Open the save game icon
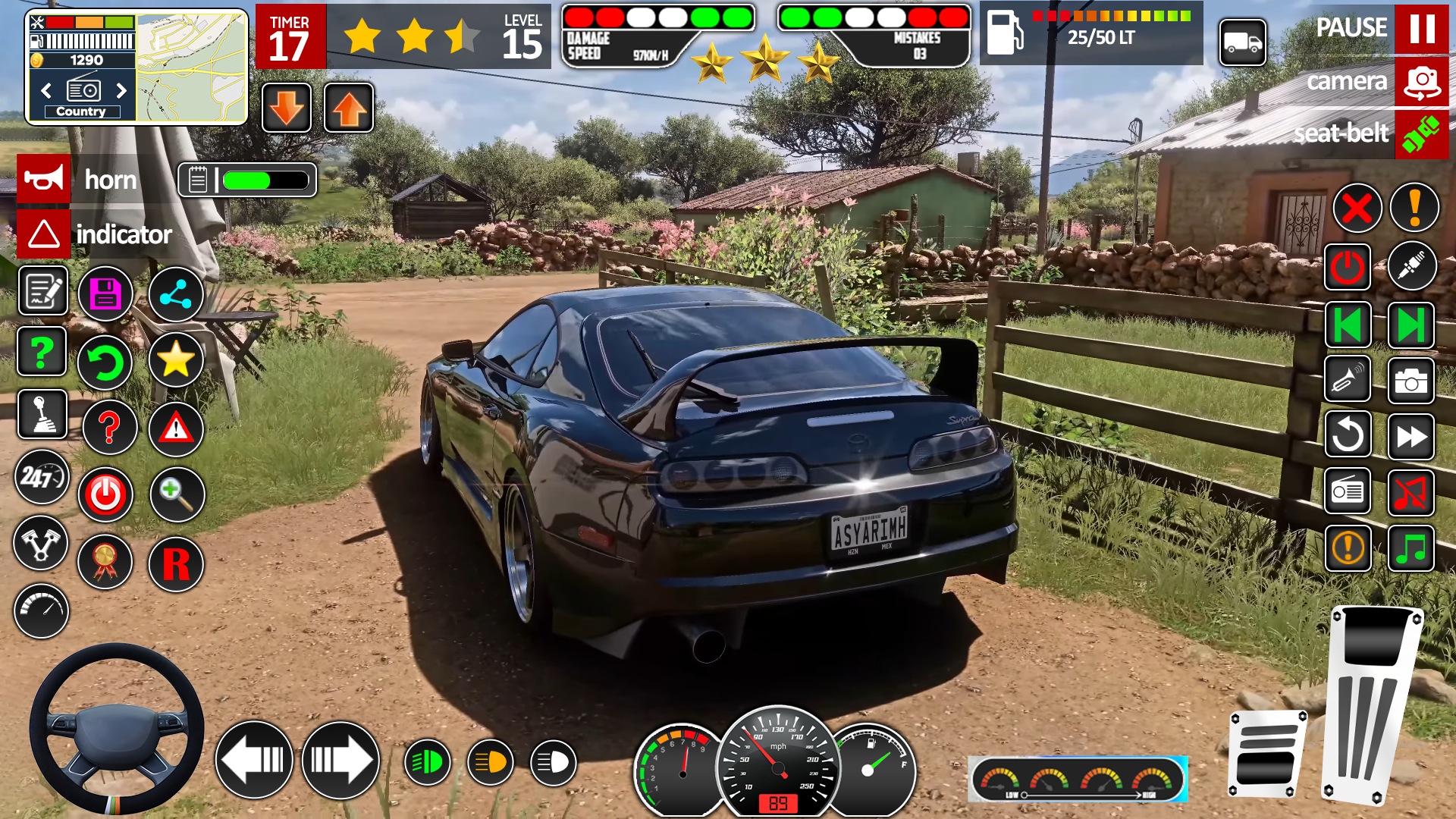This screenshot has height=819, width=1456. tap(105, 293)
